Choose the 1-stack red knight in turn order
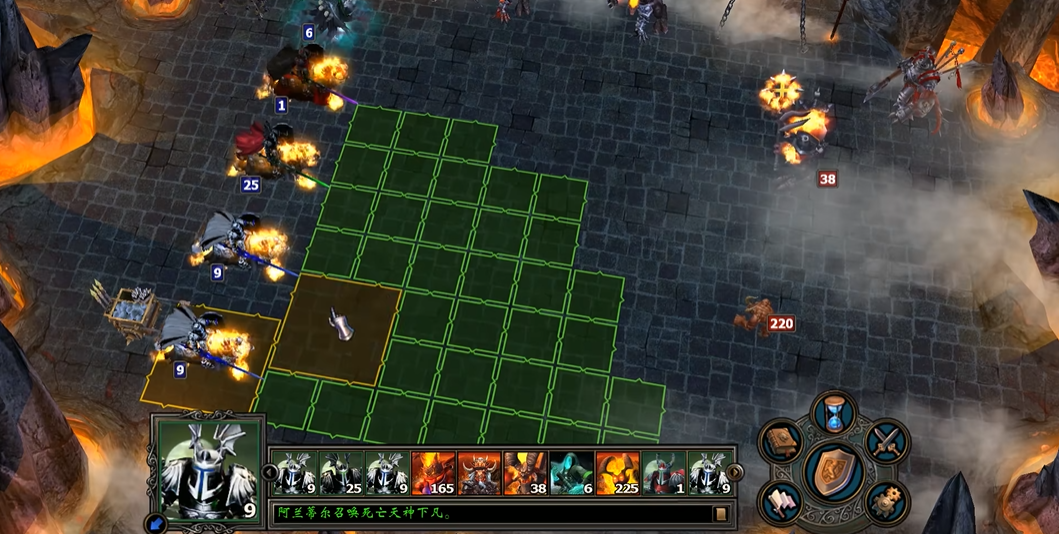This screenshot has height=534, width=1059. 663,473
